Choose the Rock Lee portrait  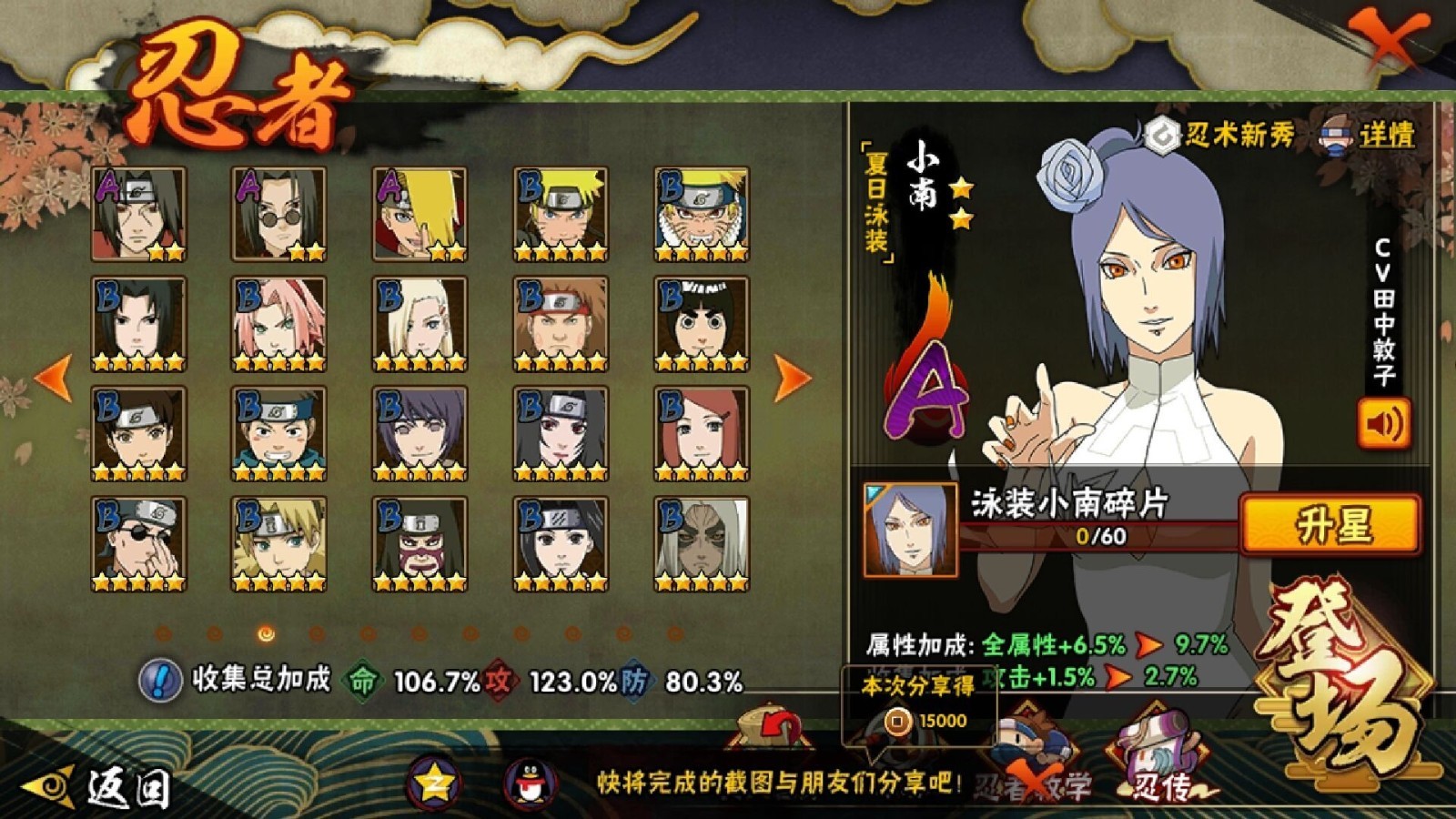click(701, 324)
